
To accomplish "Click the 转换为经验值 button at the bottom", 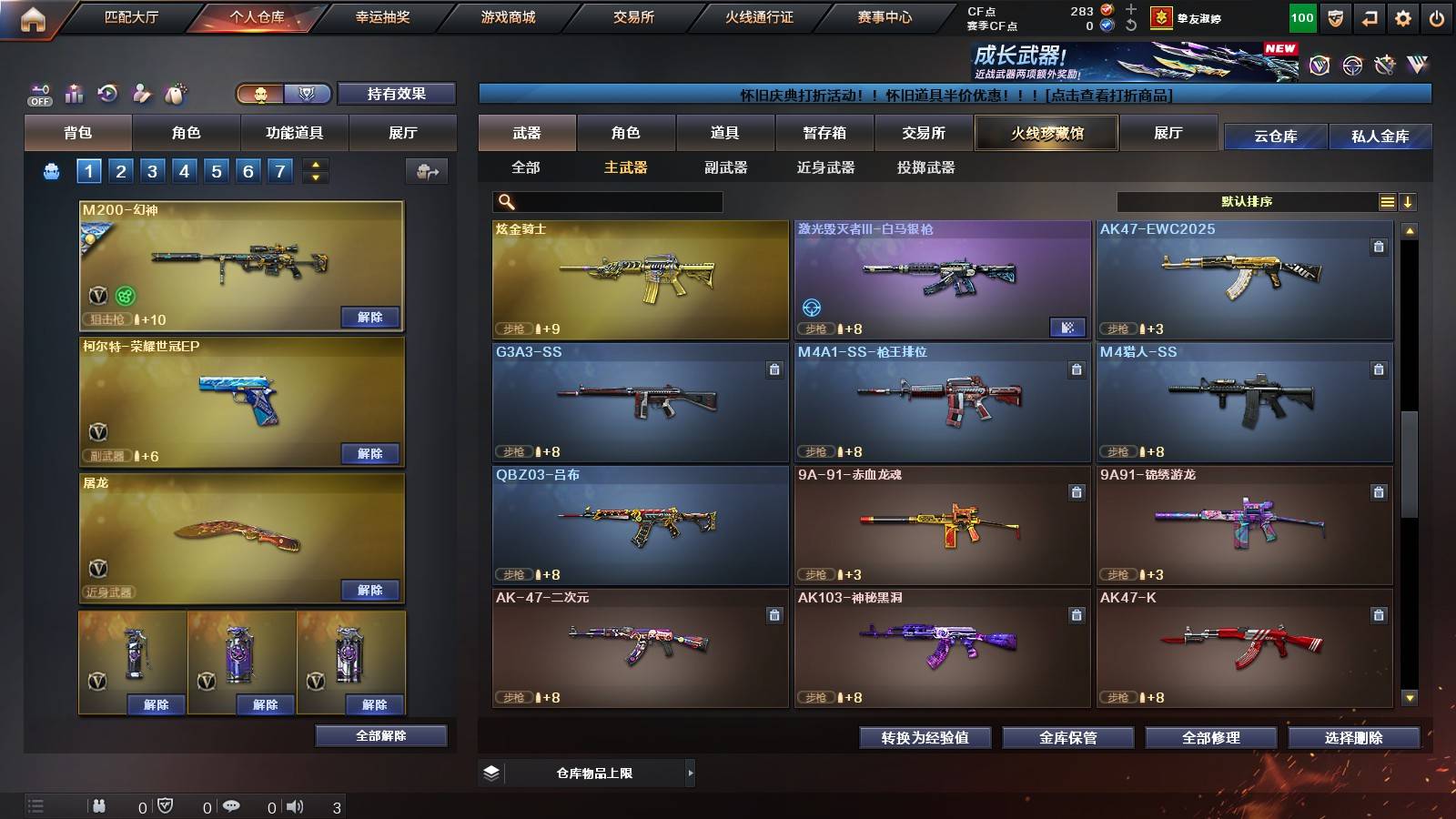I will [926, 739].
